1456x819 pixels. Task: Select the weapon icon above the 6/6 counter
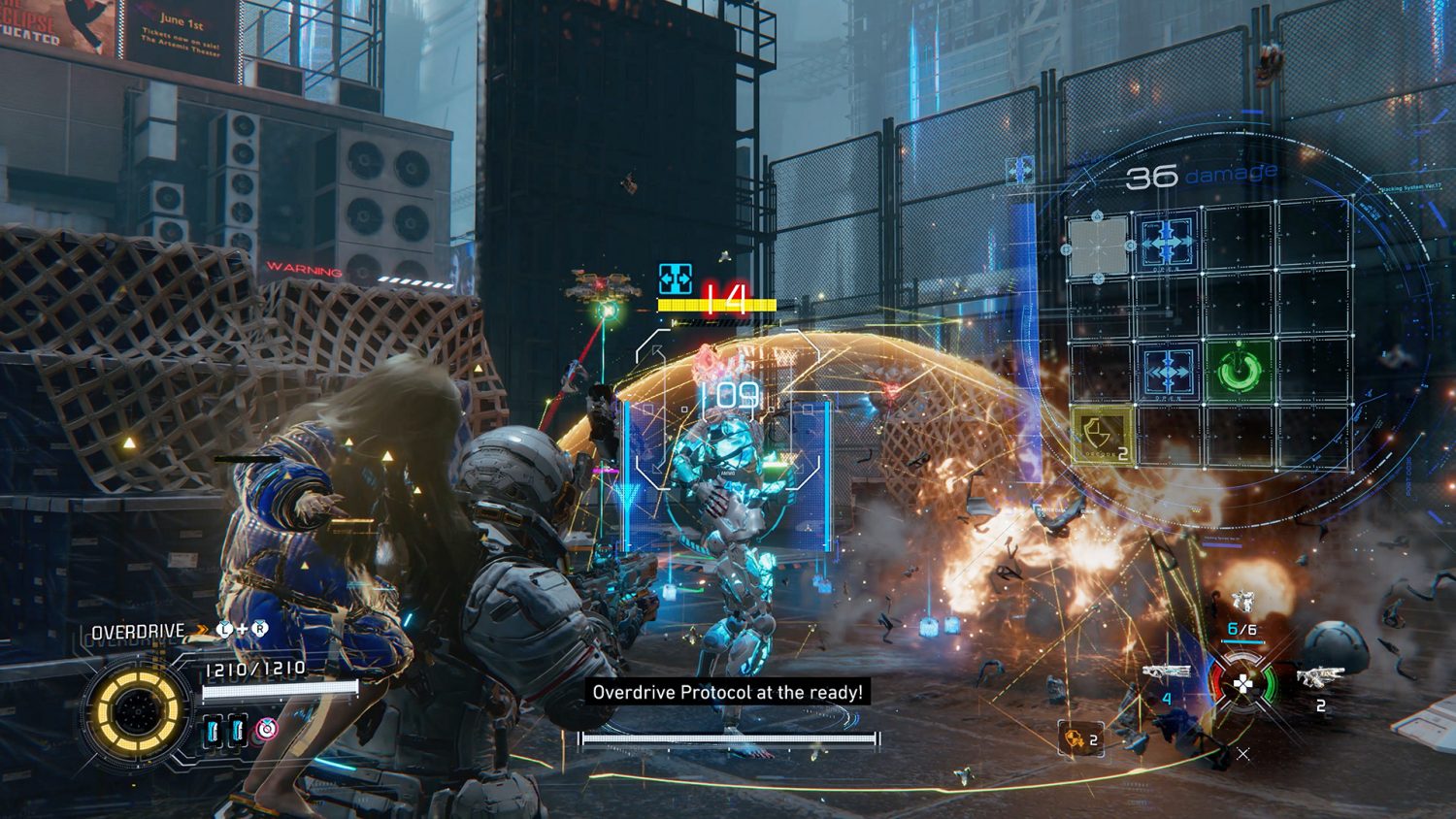tap(1241, 603)
